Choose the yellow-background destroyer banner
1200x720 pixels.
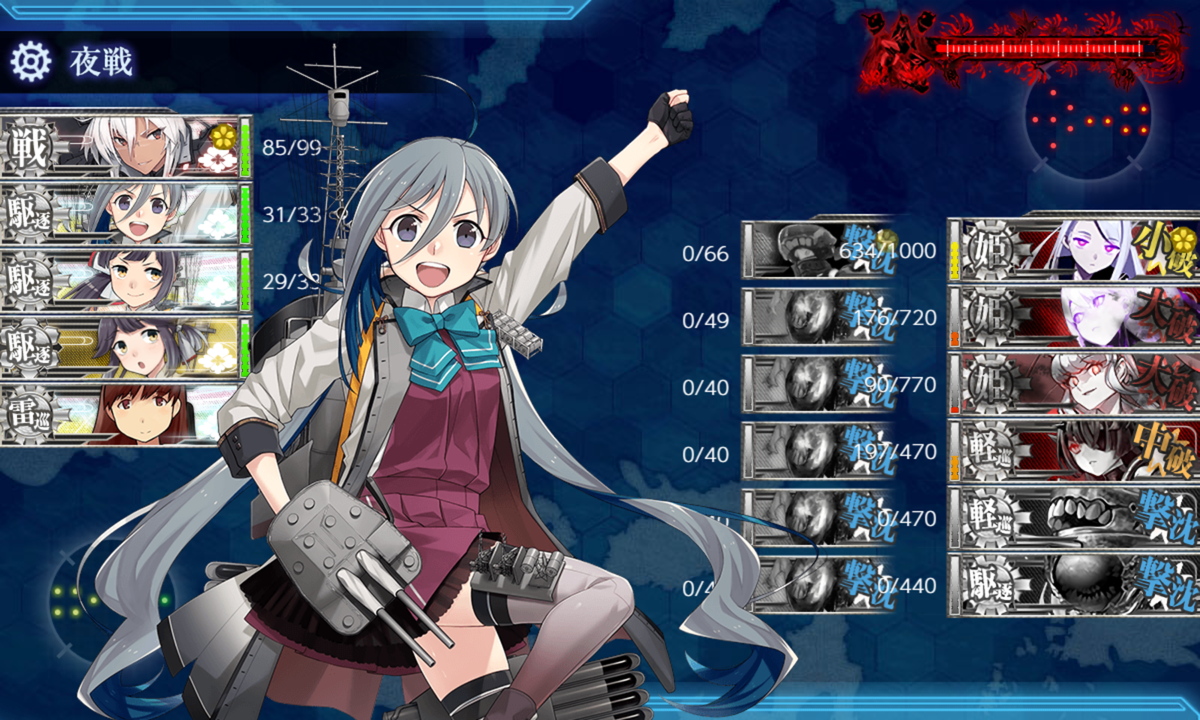[125, 347]
